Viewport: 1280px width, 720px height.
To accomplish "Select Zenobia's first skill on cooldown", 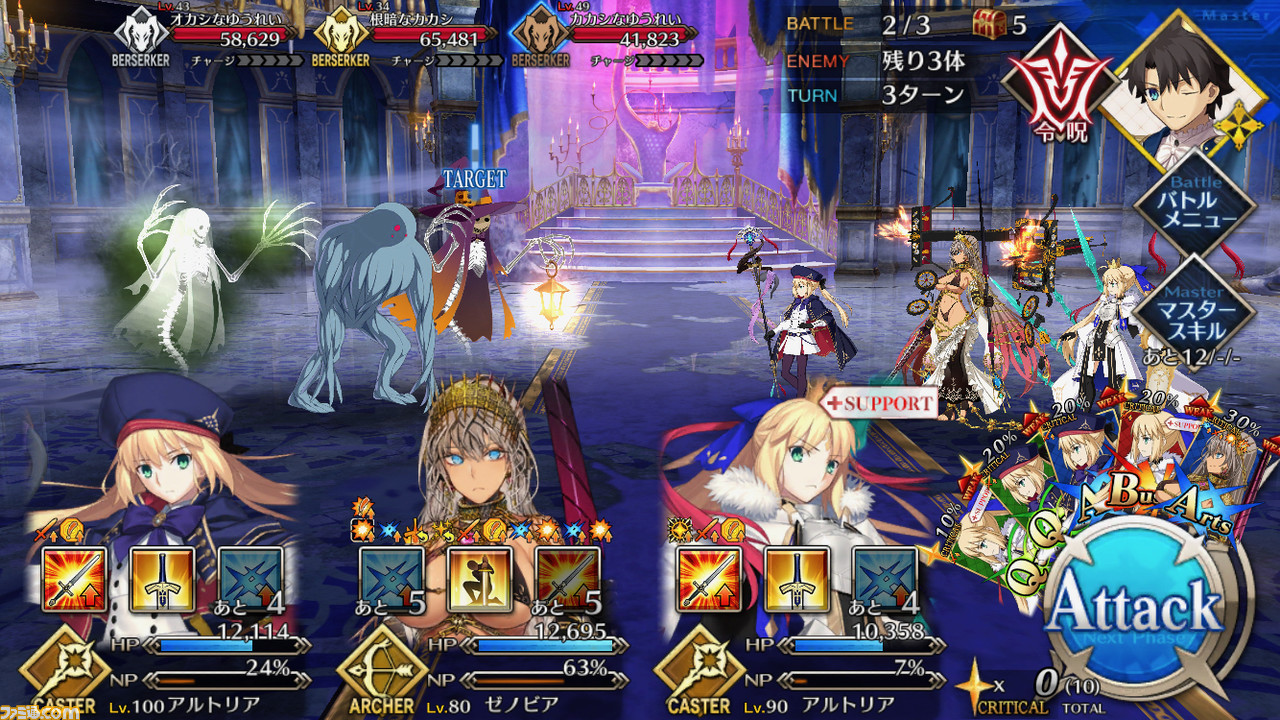I will (392, 580).
